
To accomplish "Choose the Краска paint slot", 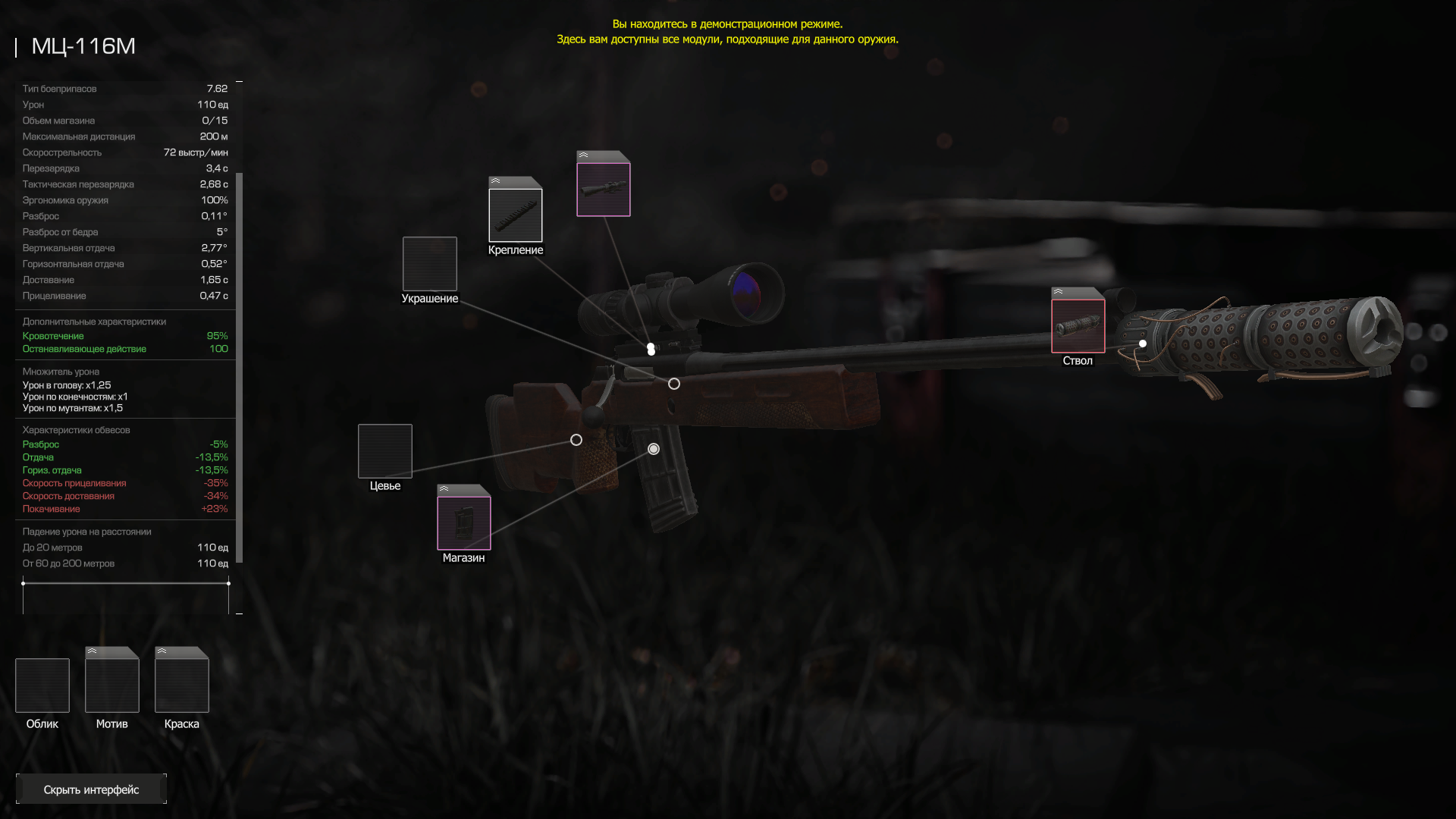I will (182, 686).
